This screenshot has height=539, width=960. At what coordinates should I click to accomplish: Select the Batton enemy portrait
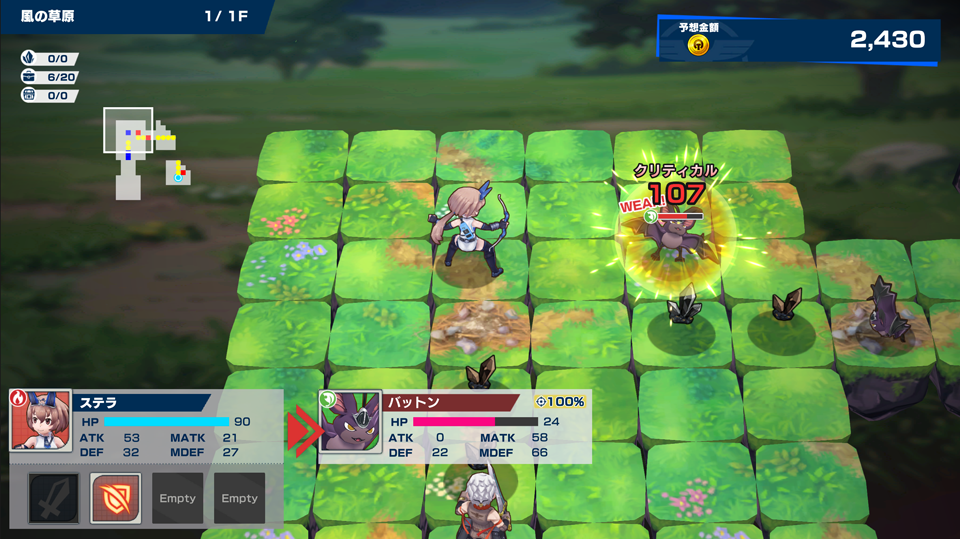[350, 422]
